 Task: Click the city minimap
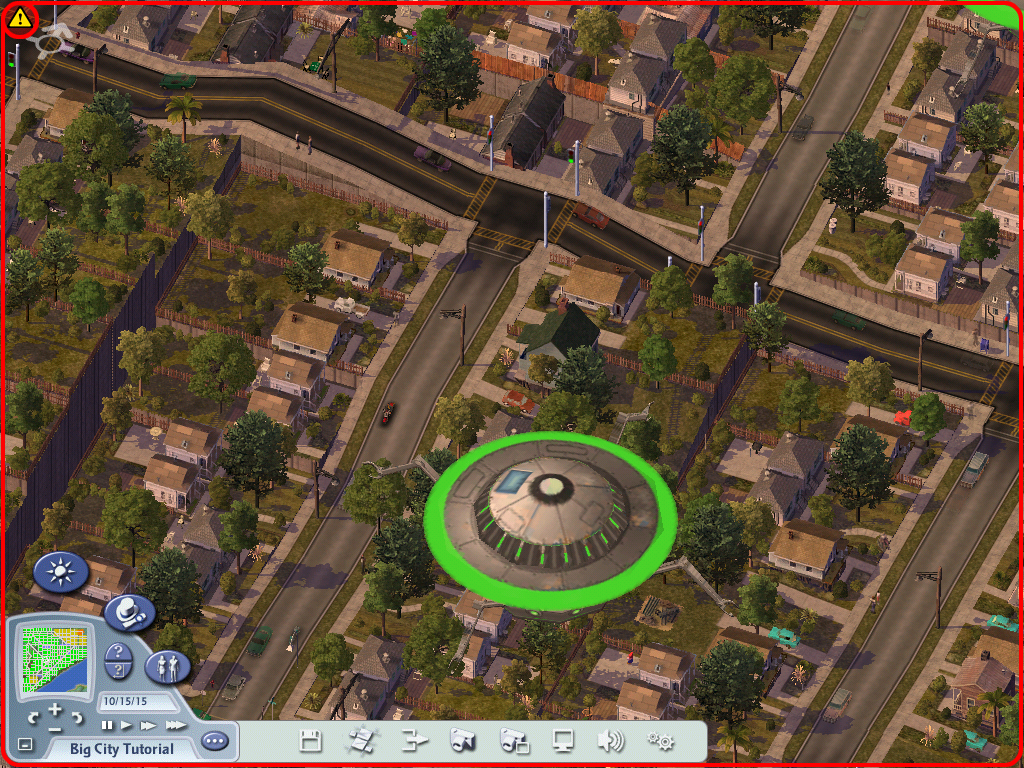point(54,657)
